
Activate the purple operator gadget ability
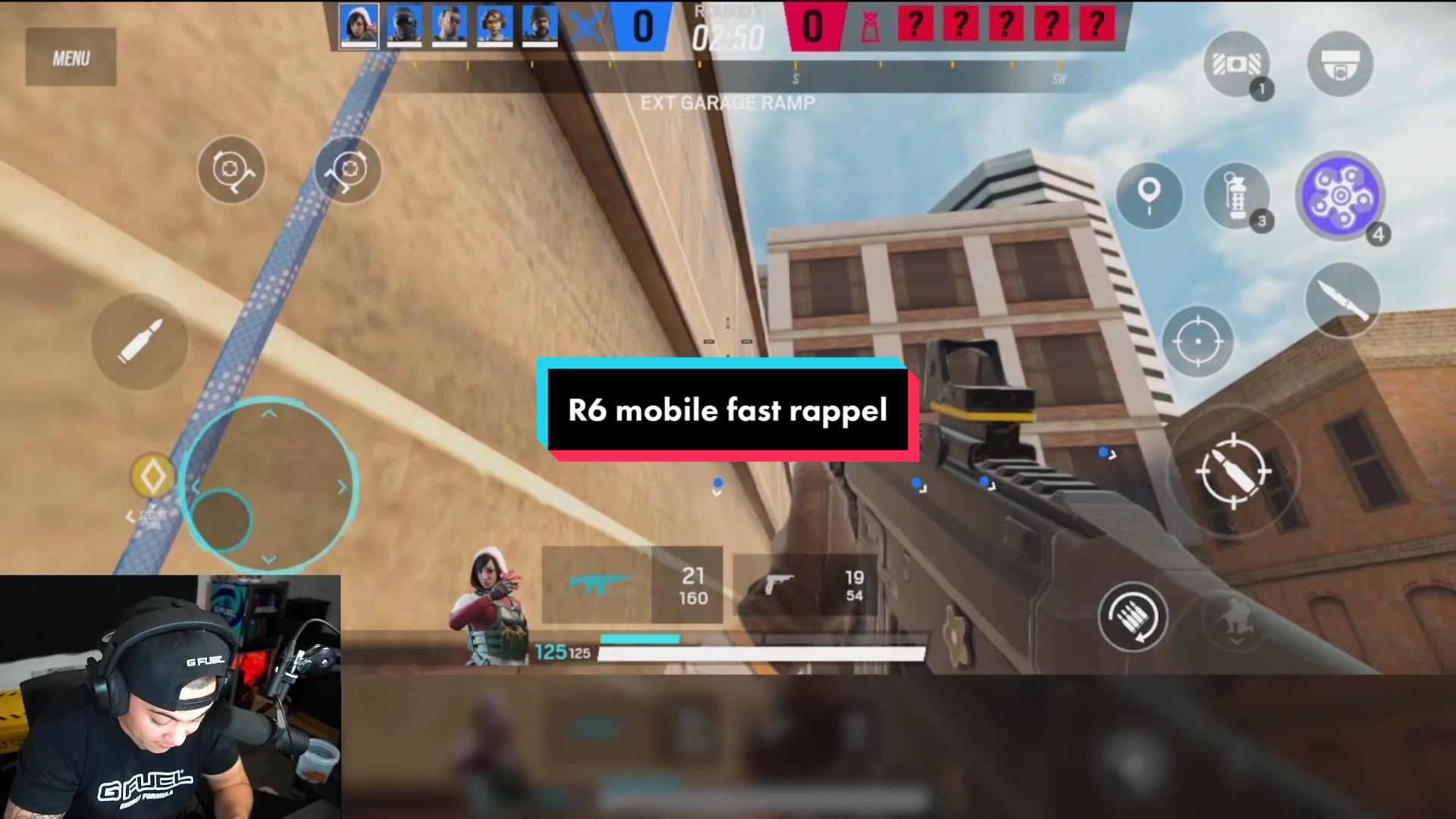coord(1340,196)
